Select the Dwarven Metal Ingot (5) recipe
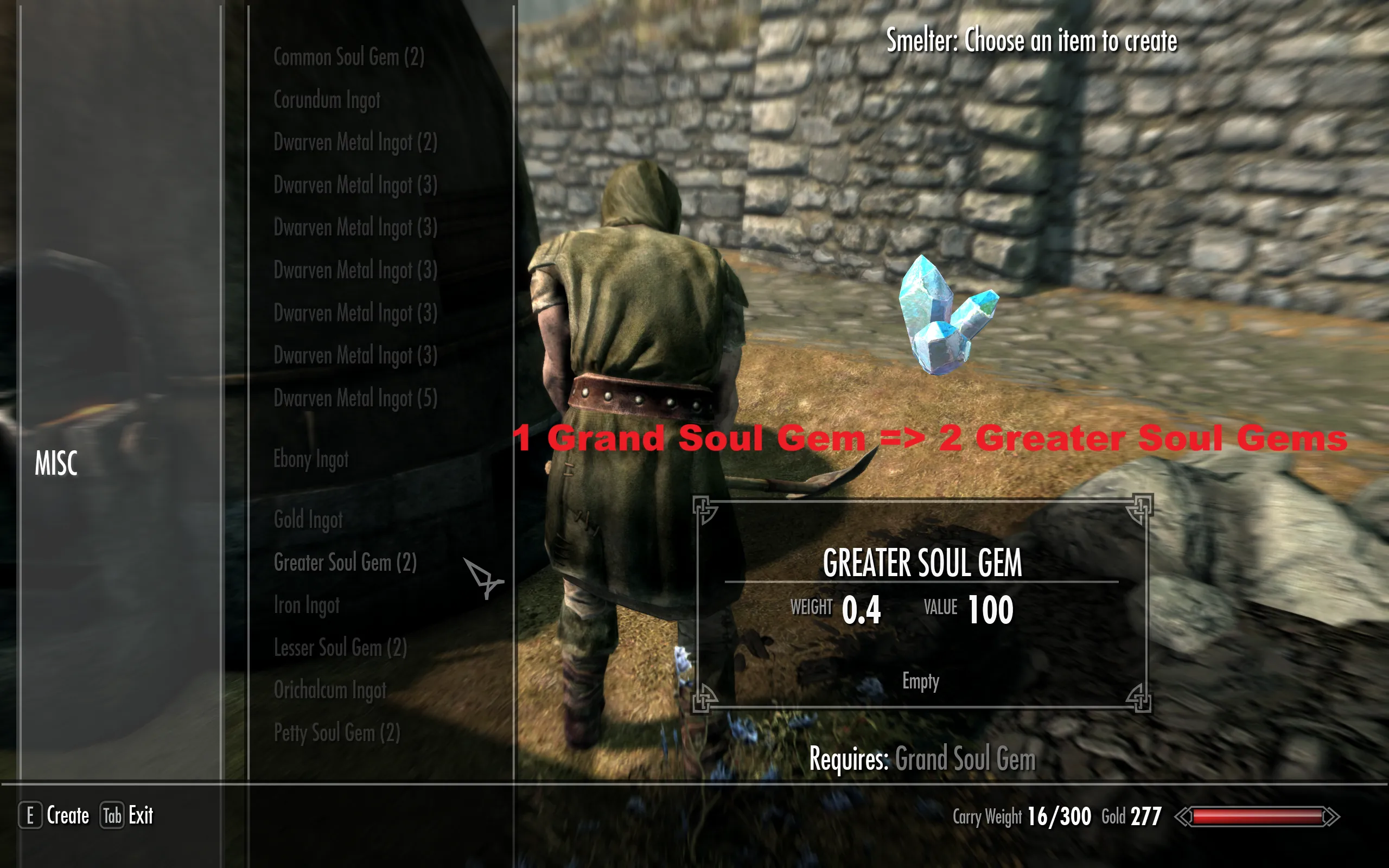 355,398
